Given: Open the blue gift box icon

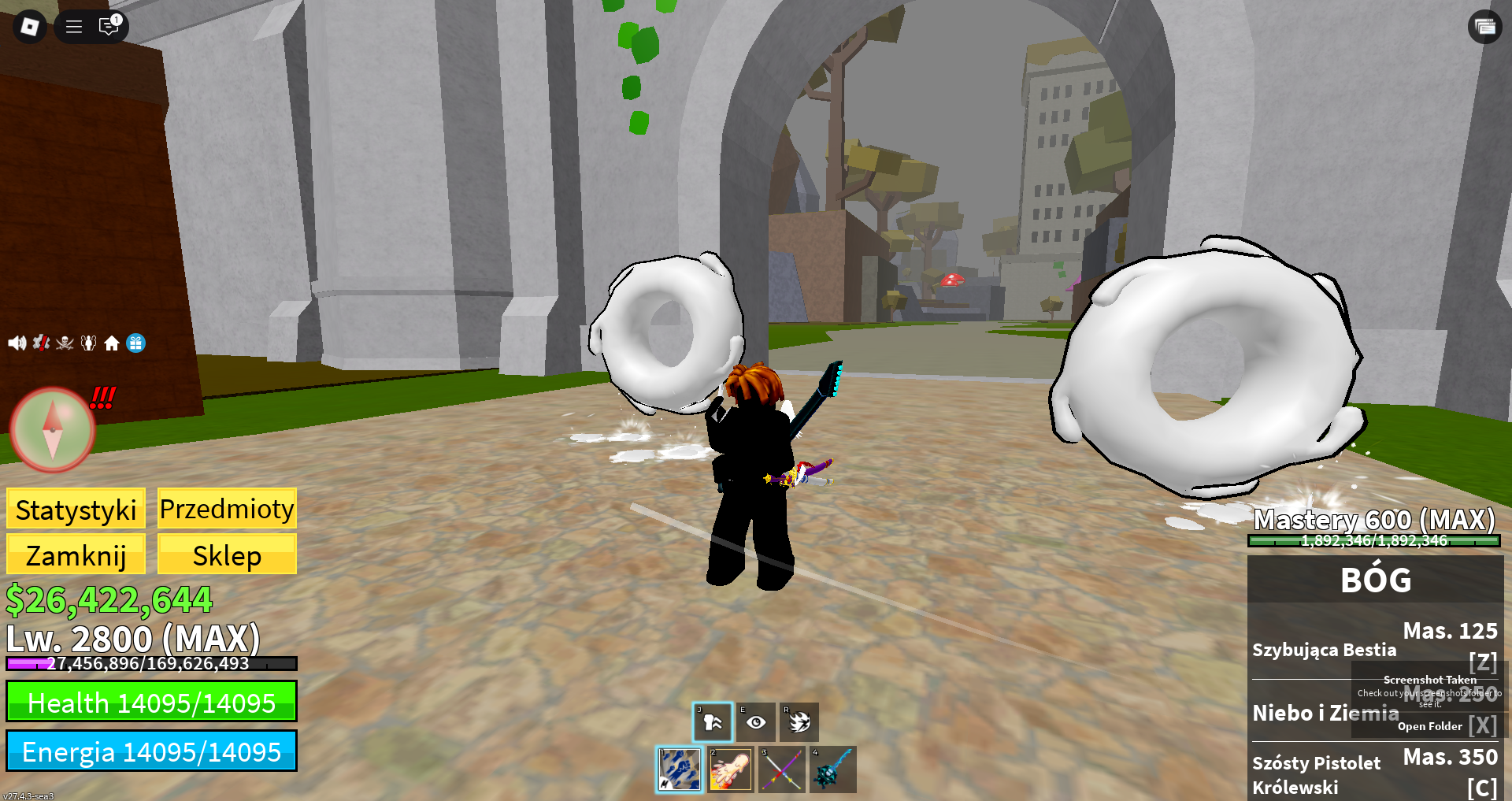Looking at the screenshot, I should point(135,343).
